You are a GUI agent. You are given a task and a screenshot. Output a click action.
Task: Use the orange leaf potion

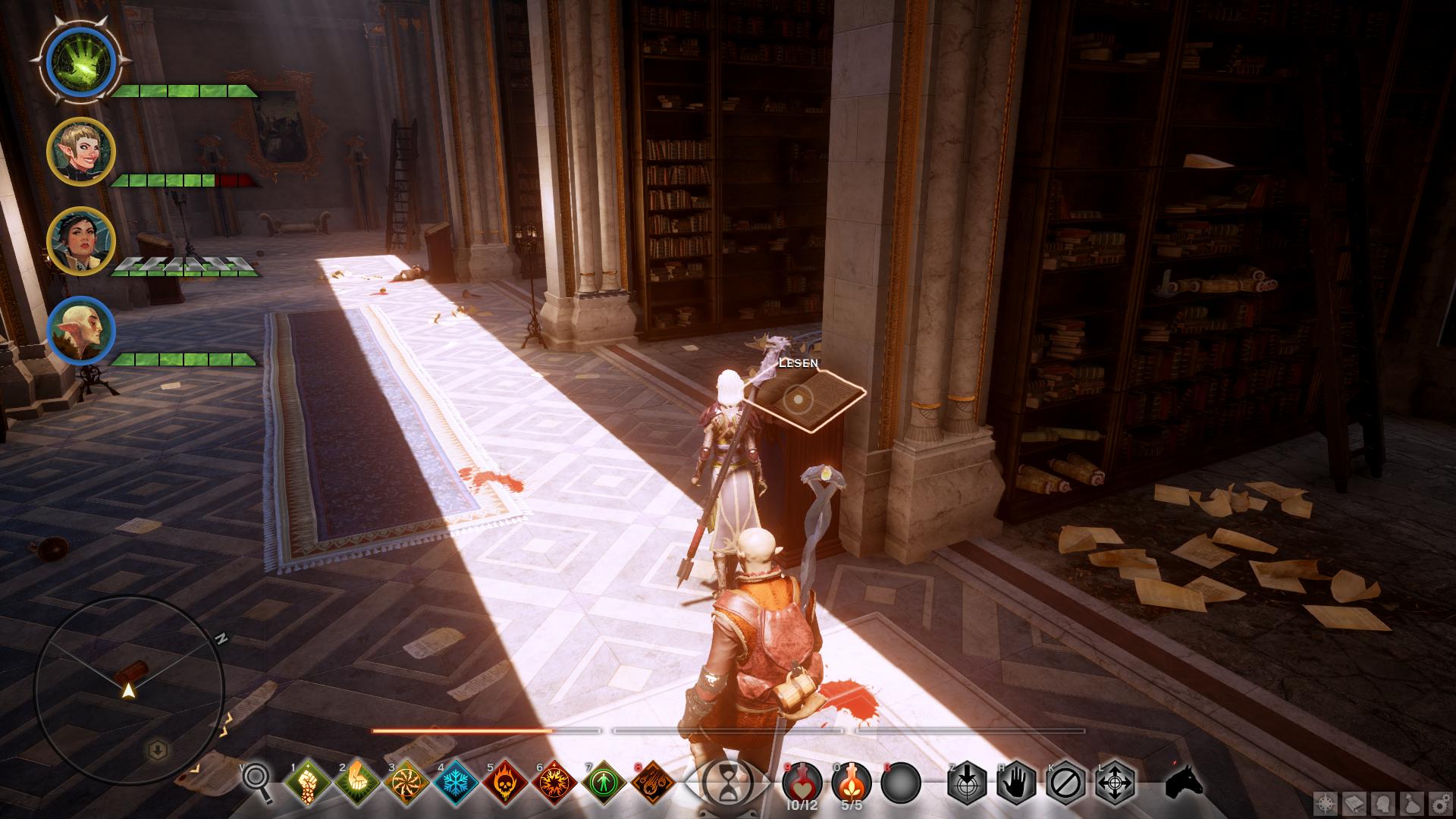click(851, 781)
